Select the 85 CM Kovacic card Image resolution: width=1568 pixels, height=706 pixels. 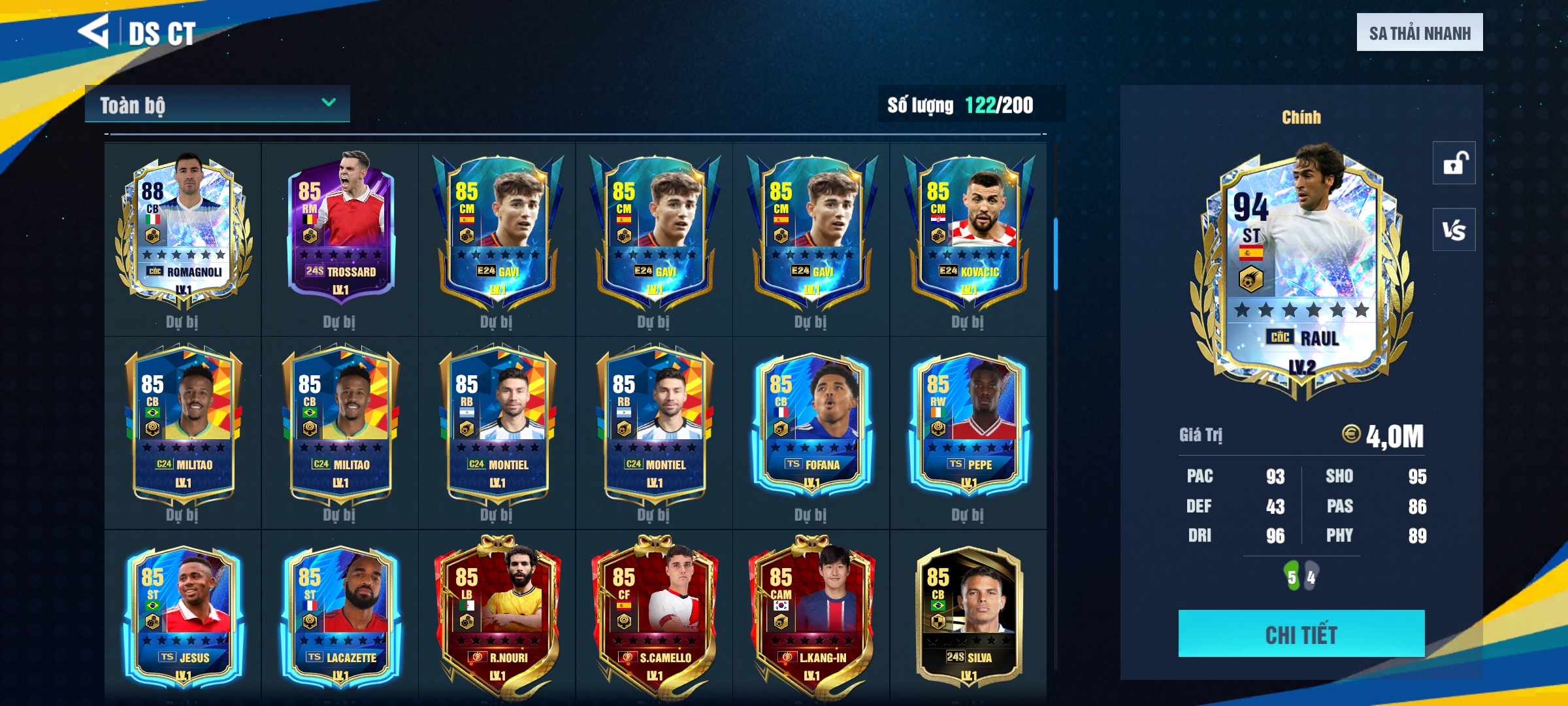click(x=968, y=229)
